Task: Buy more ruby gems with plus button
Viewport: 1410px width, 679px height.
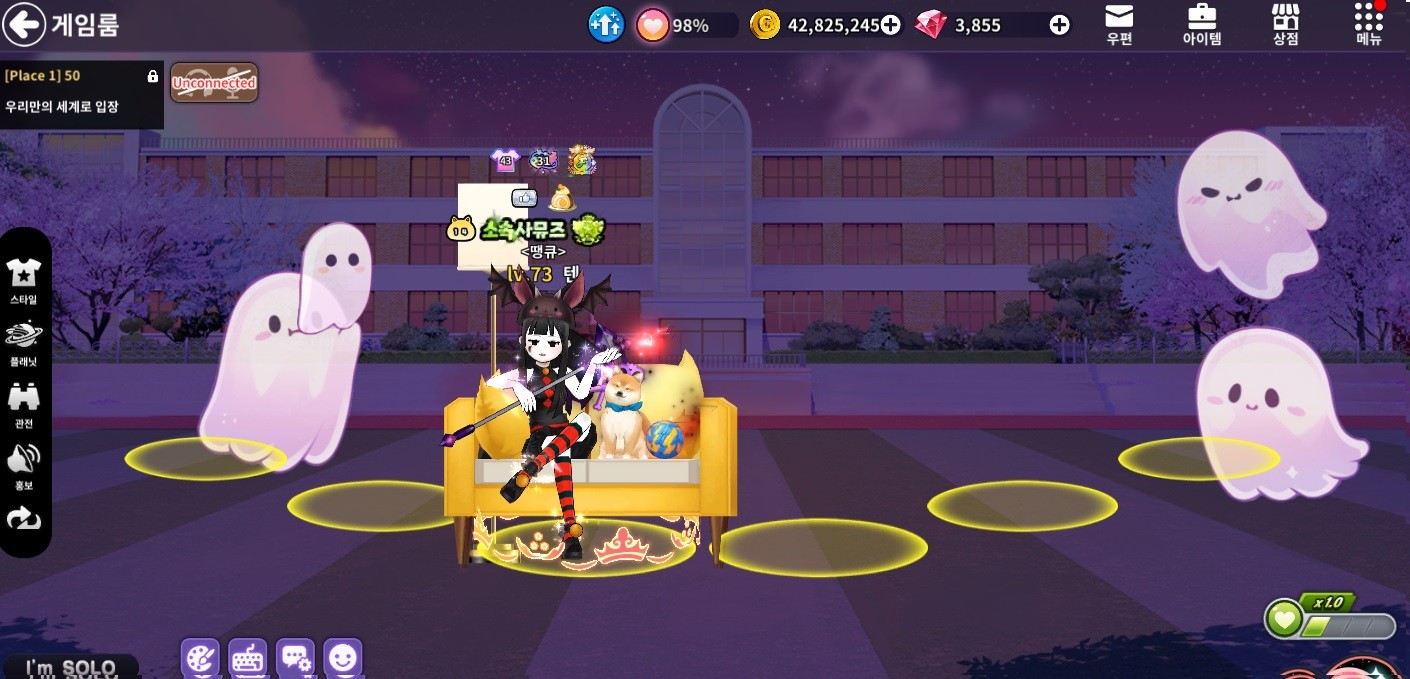Action: (x=1060, y=26)
